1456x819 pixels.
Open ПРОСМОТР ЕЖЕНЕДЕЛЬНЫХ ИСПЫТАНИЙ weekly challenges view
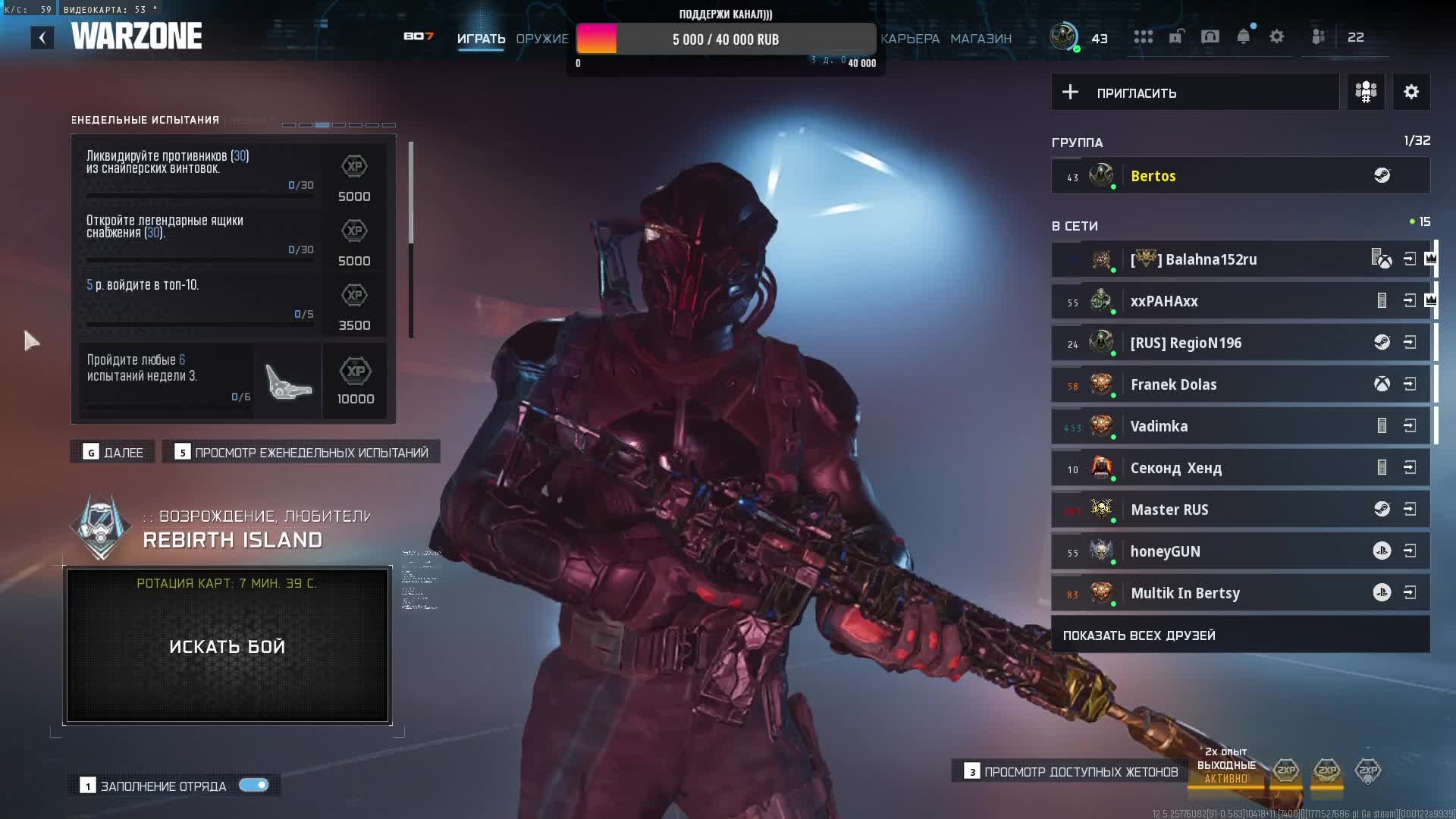(x=302, y=453)
